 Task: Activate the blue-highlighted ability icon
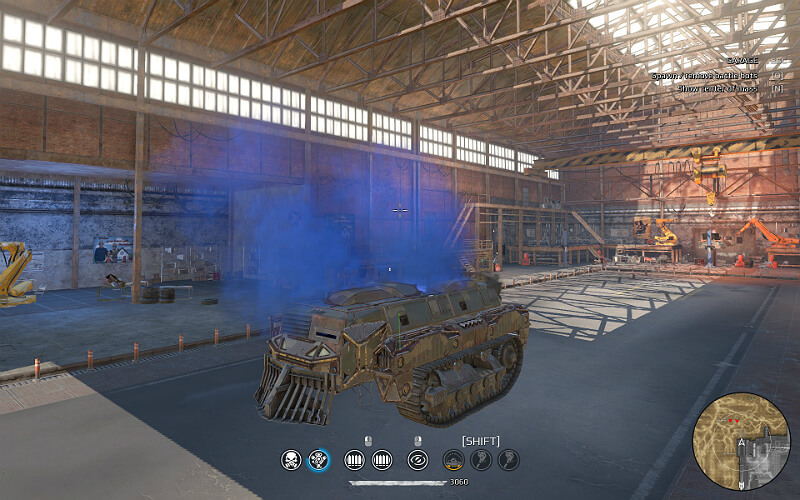[319, 460]
